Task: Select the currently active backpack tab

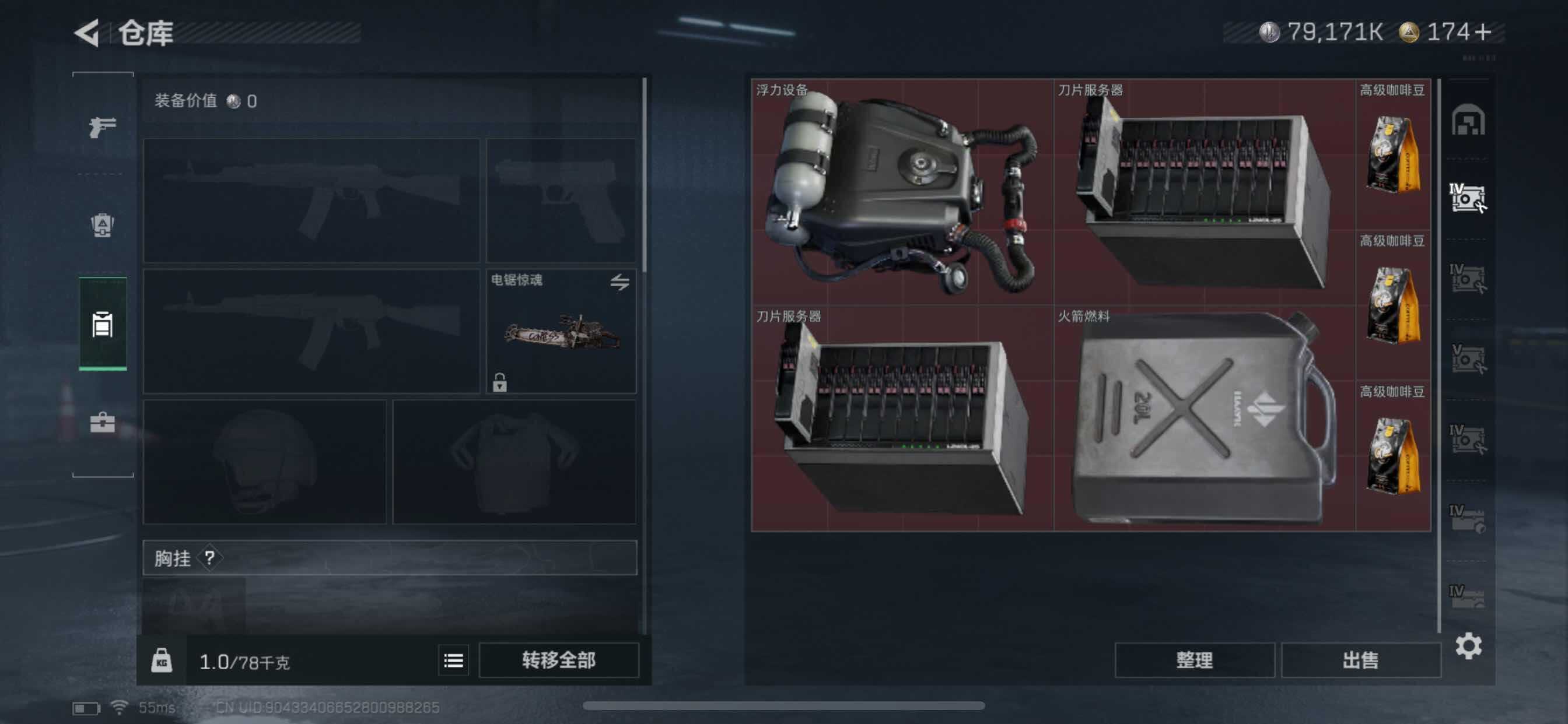Action: 102,324
